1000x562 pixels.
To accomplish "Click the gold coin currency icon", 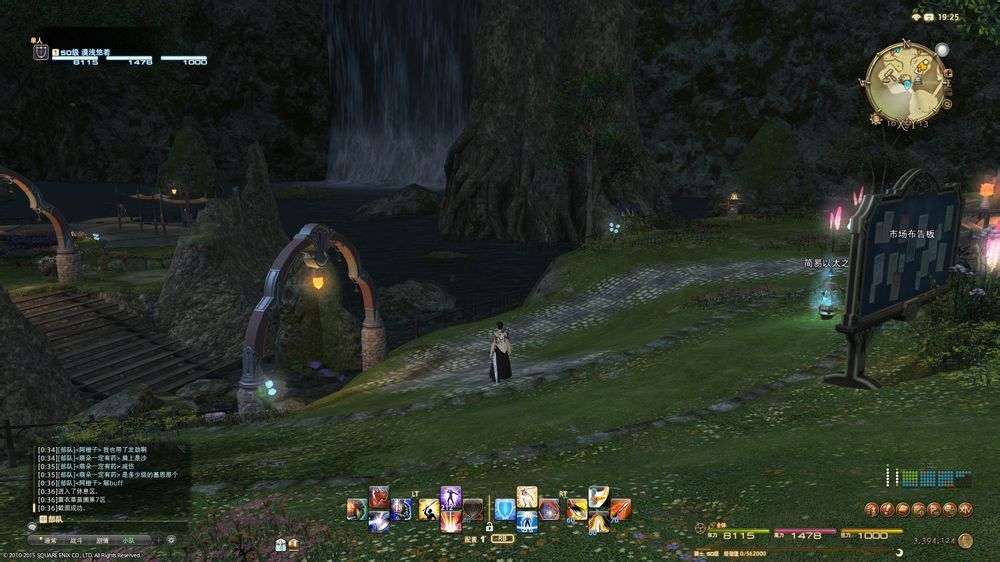I will (965, 540).
